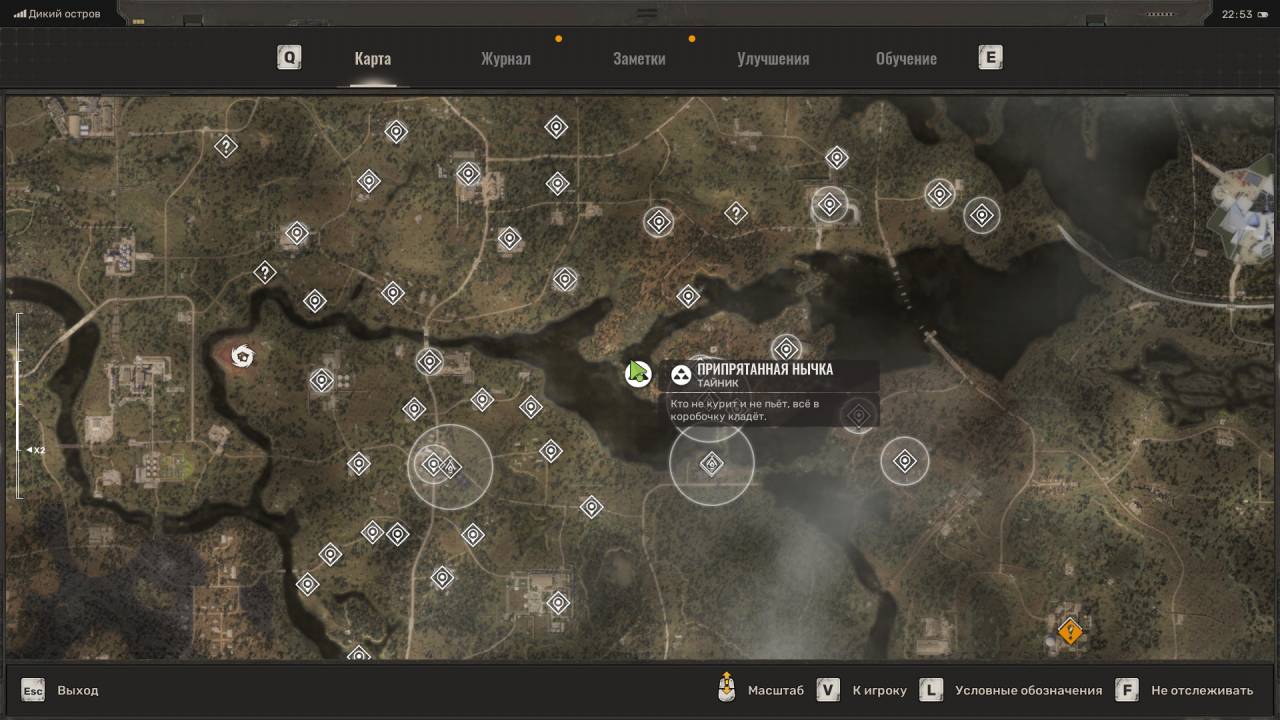The height and width of the screenshot is (720, 1280).
Task: Adjust the map zoom scale bar
Action: pyautogui.click(x=19, y=405)
